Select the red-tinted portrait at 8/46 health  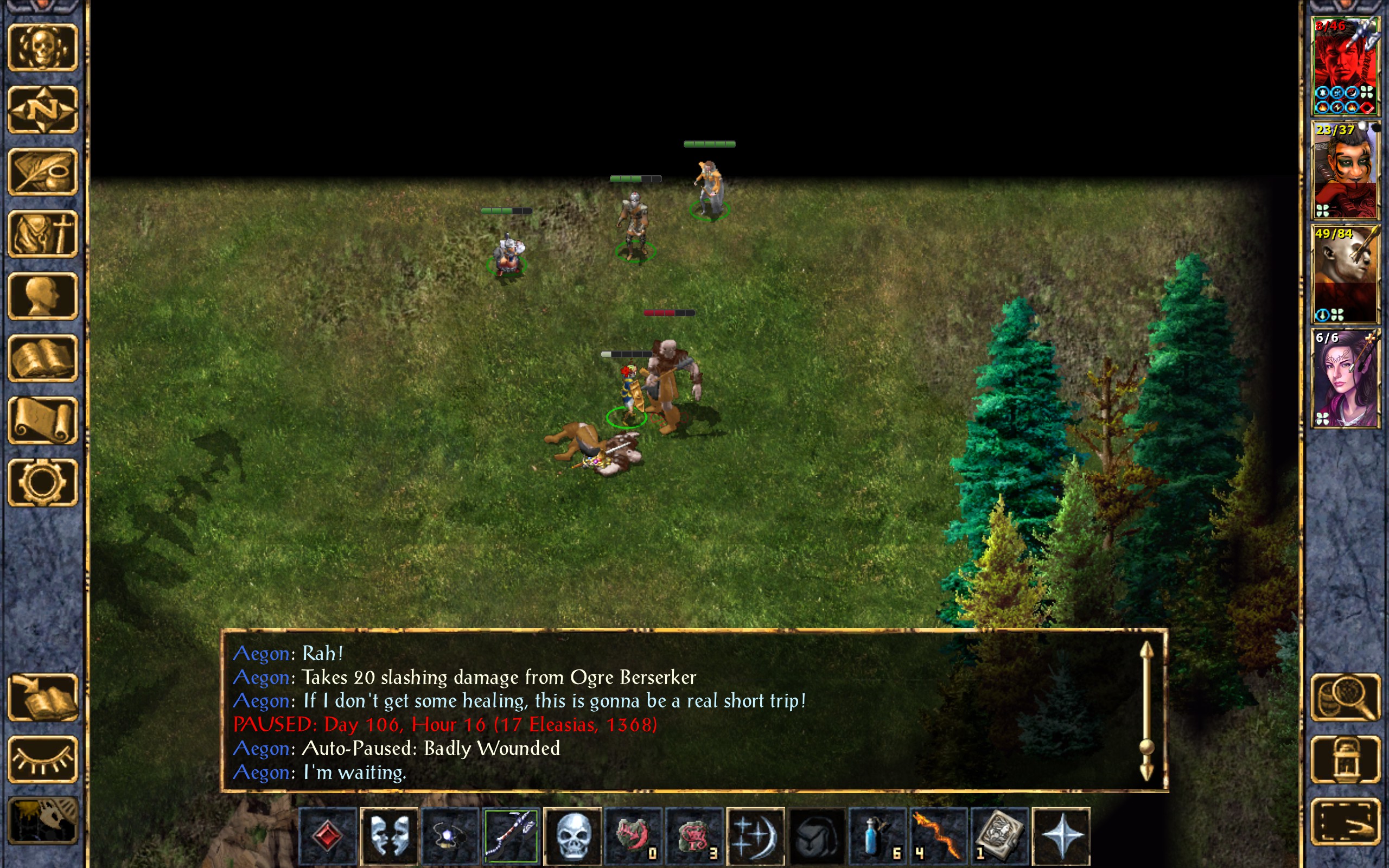coord(1345,67)
